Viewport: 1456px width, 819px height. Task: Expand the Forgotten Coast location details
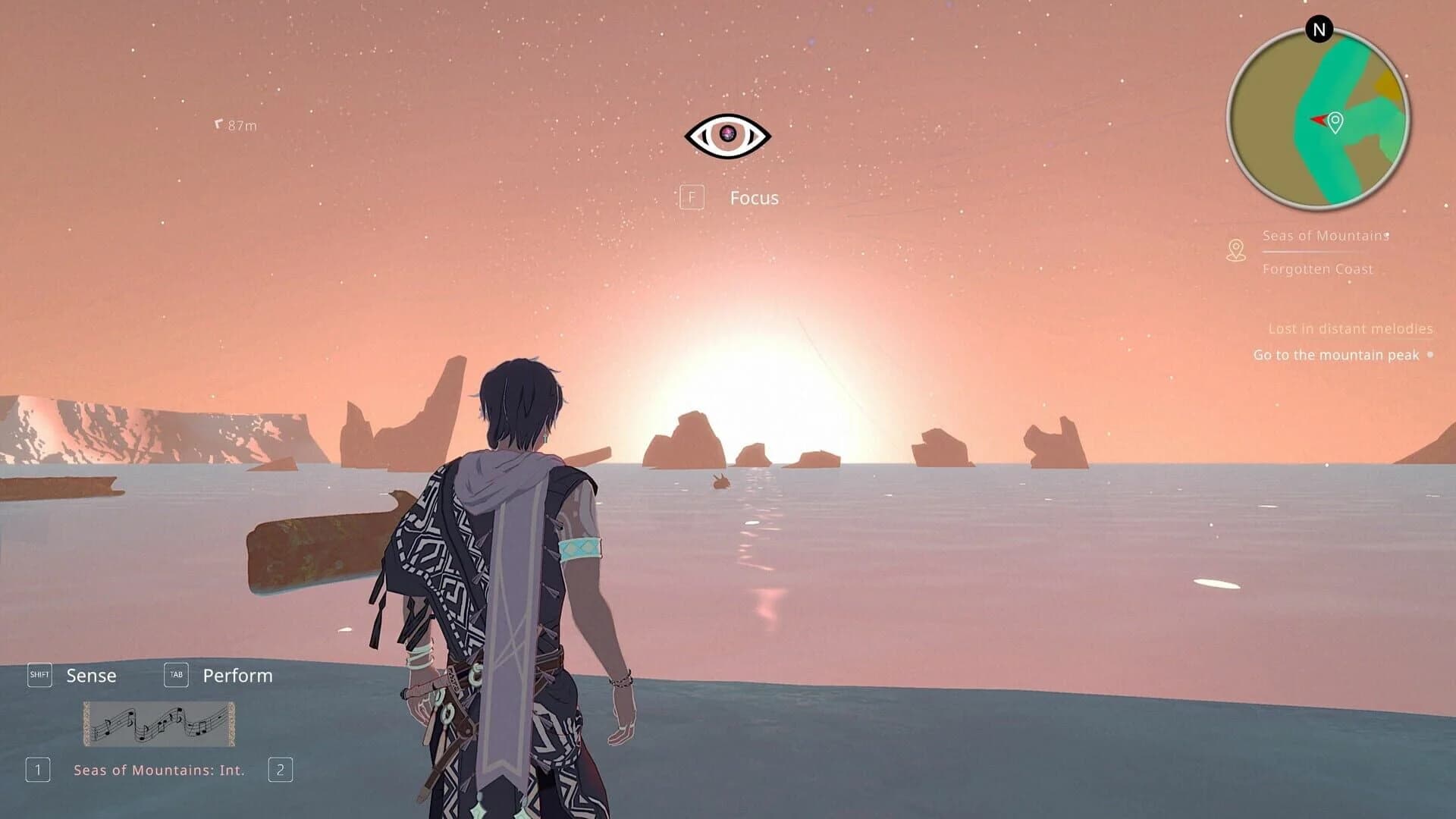coord(1317,269)
